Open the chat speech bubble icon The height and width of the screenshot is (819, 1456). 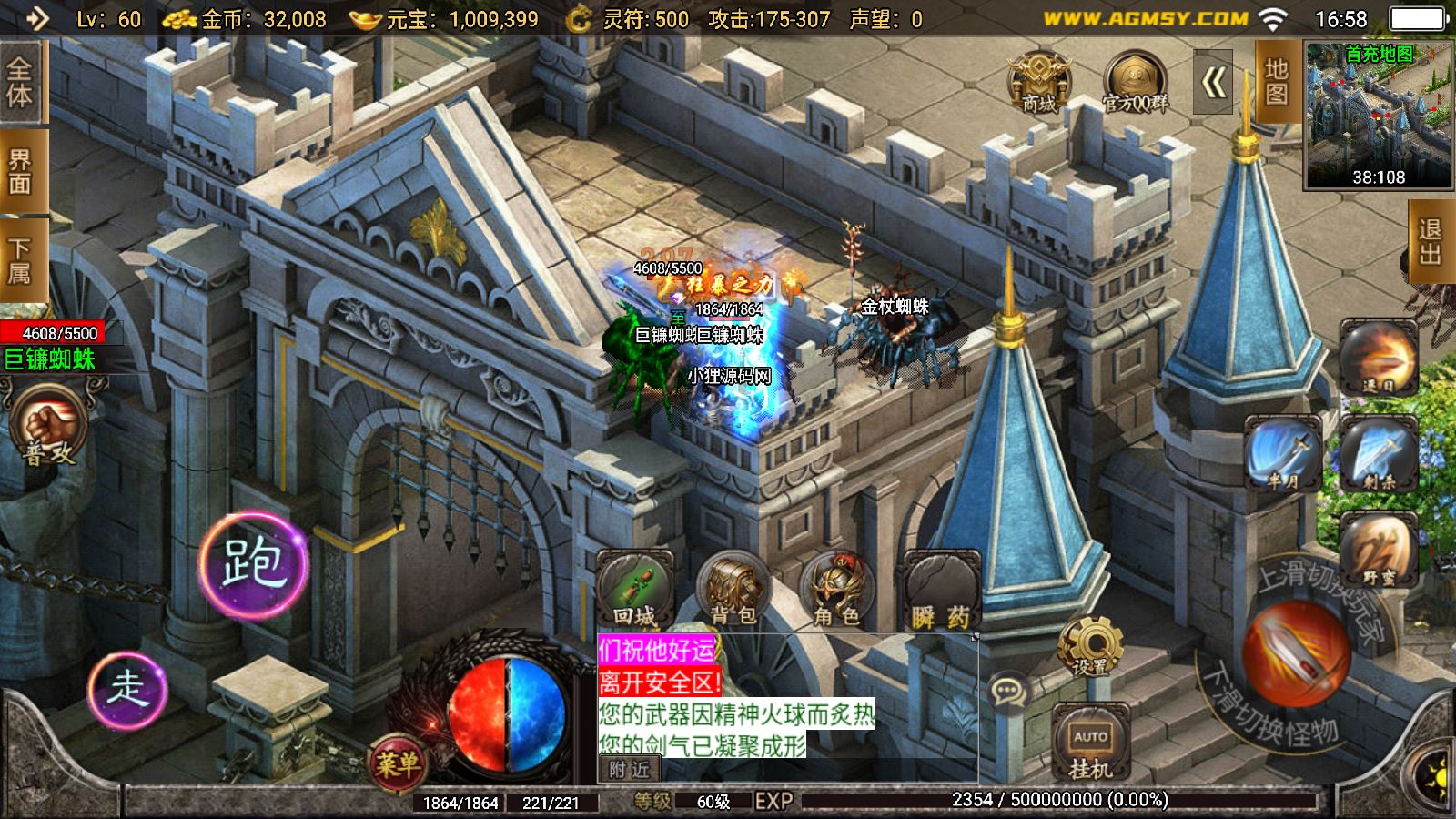point(1007,693)
